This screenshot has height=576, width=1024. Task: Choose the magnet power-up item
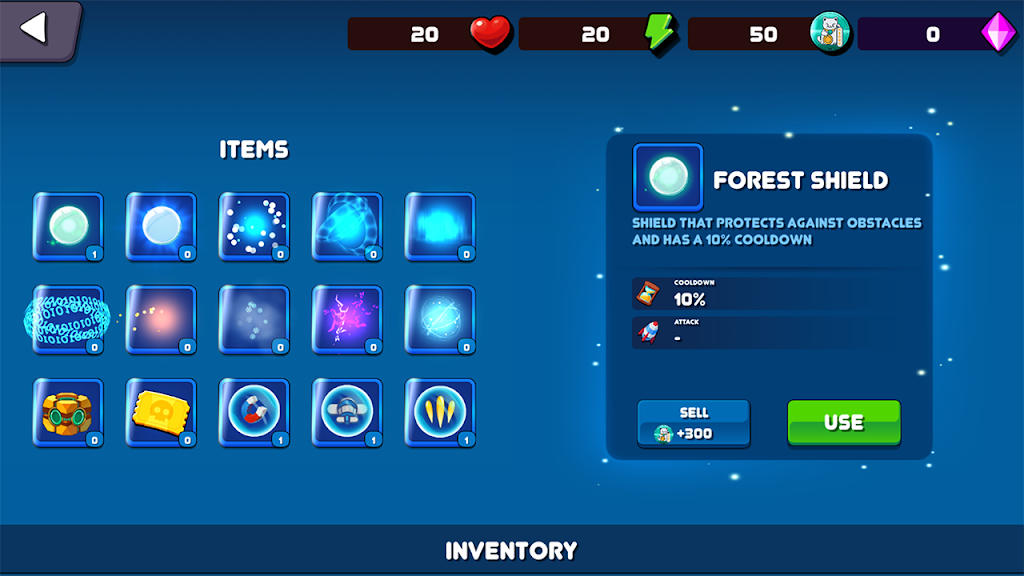(254, 412)
